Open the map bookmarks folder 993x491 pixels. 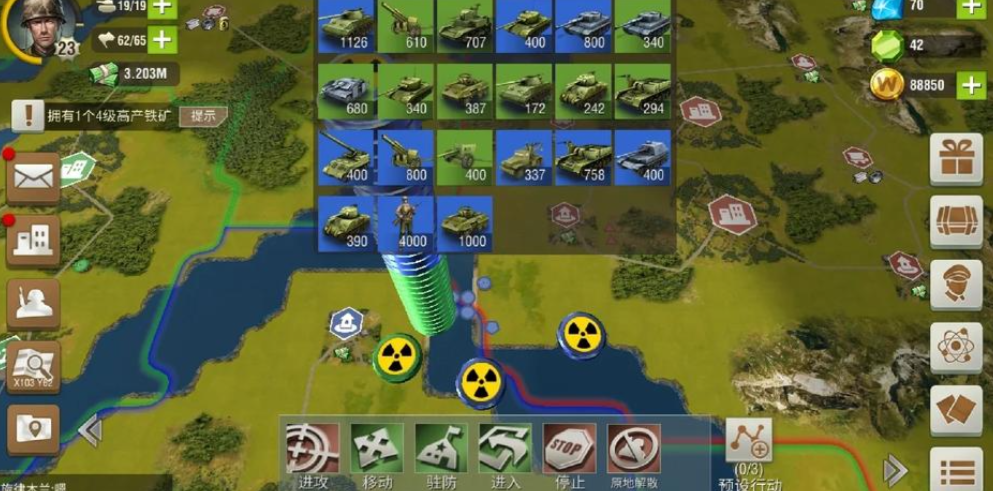click(x=33, y=430)
